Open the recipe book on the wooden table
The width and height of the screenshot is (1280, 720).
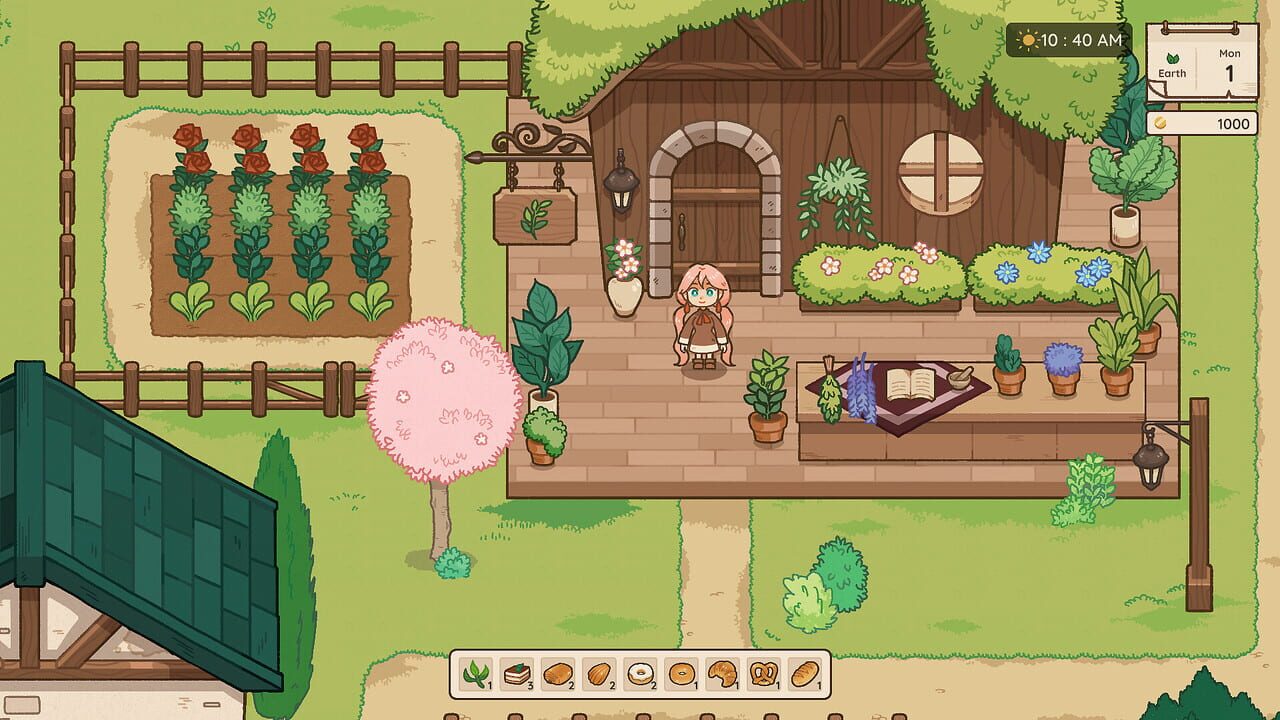(911, 385)
